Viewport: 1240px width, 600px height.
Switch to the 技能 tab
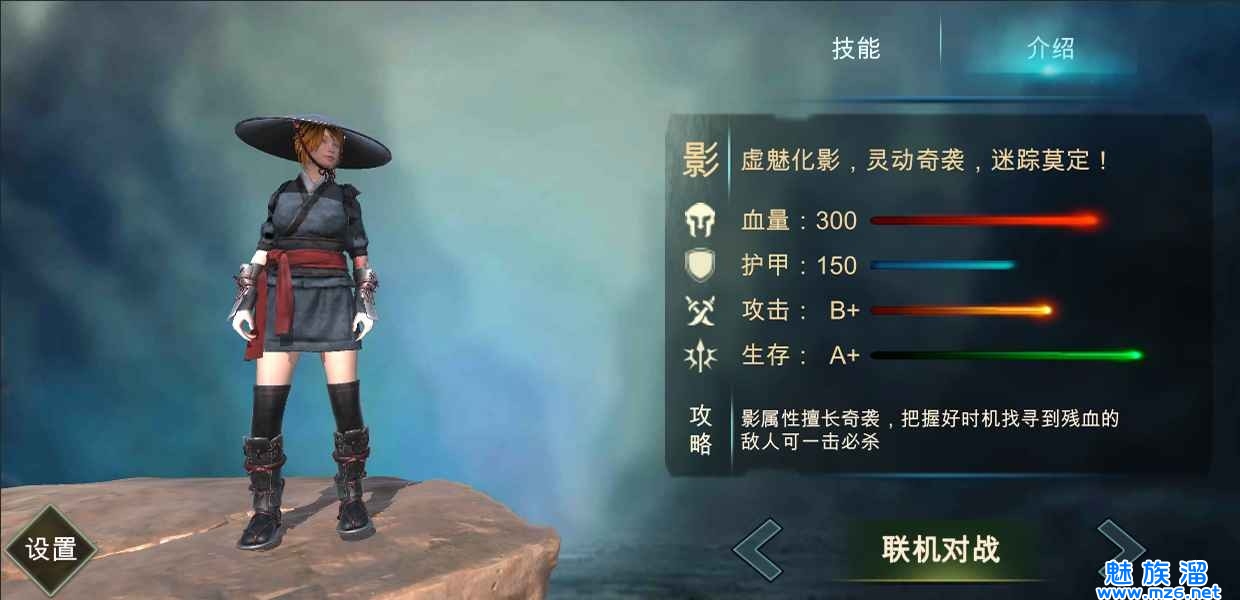pyautogui.click(x=856, y=48)
